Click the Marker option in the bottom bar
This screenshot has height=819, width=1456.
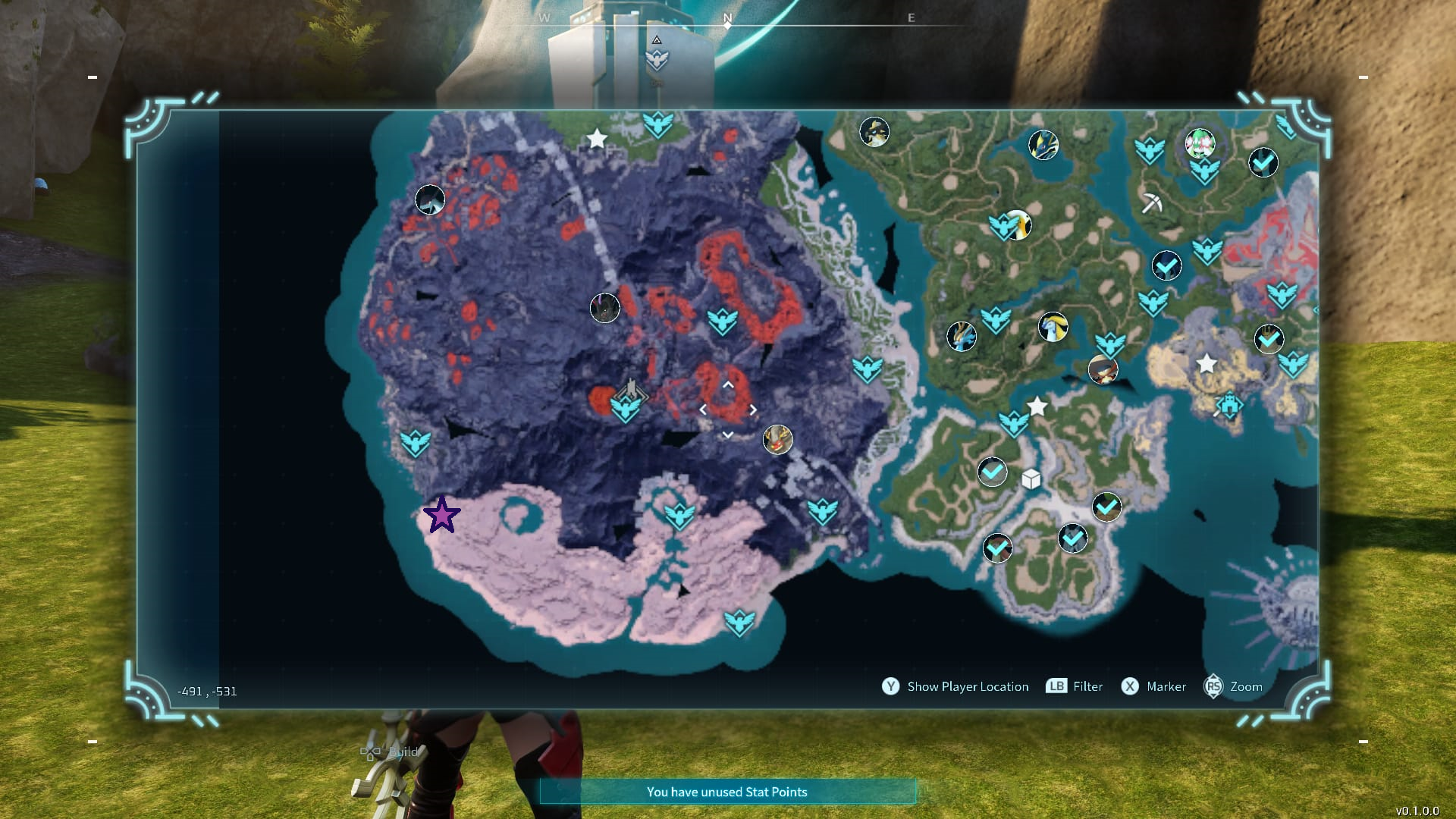[1167, 686]
